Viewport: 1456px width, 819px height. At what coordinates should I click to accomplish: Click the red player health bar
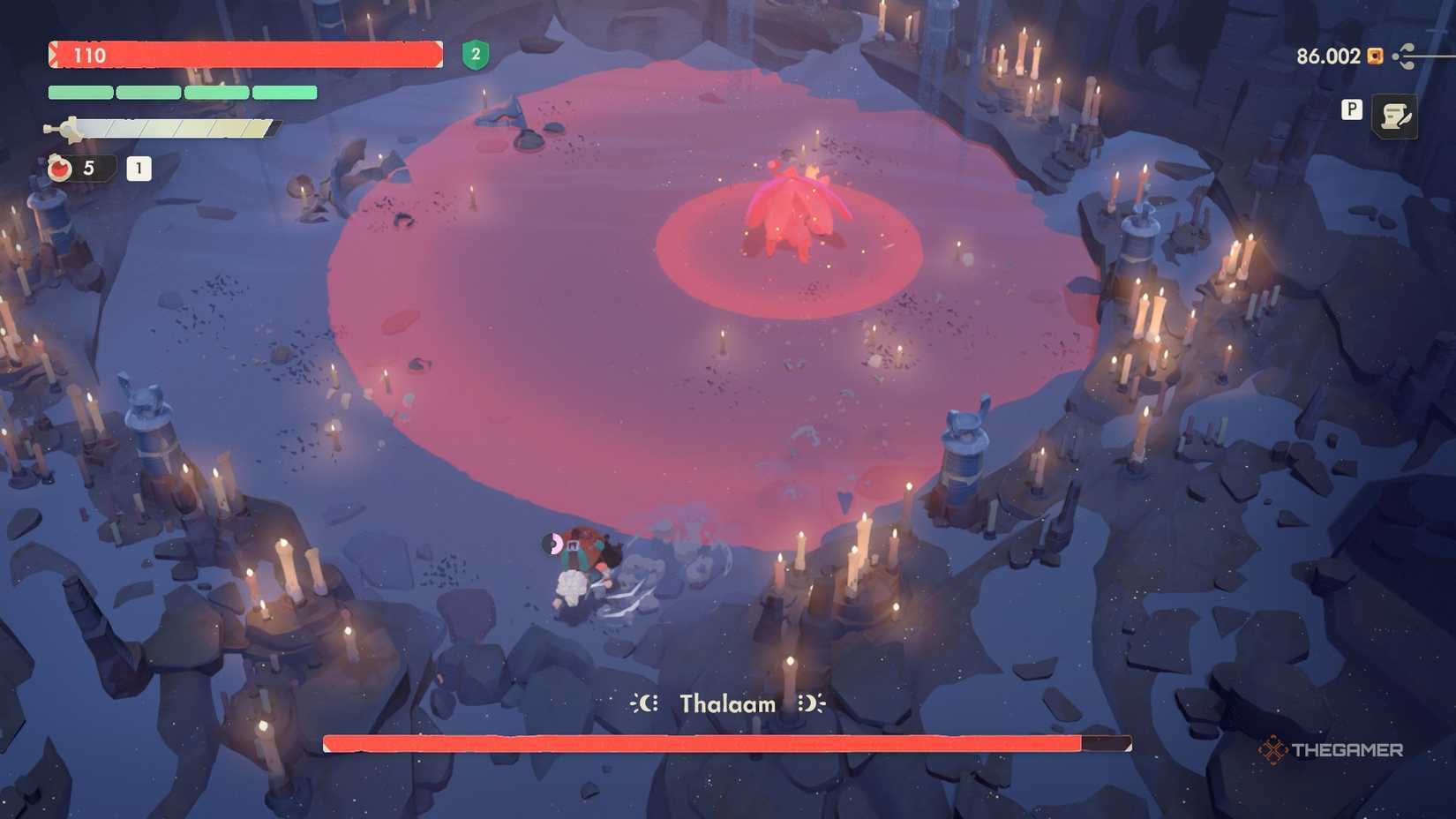coord(247,56)
